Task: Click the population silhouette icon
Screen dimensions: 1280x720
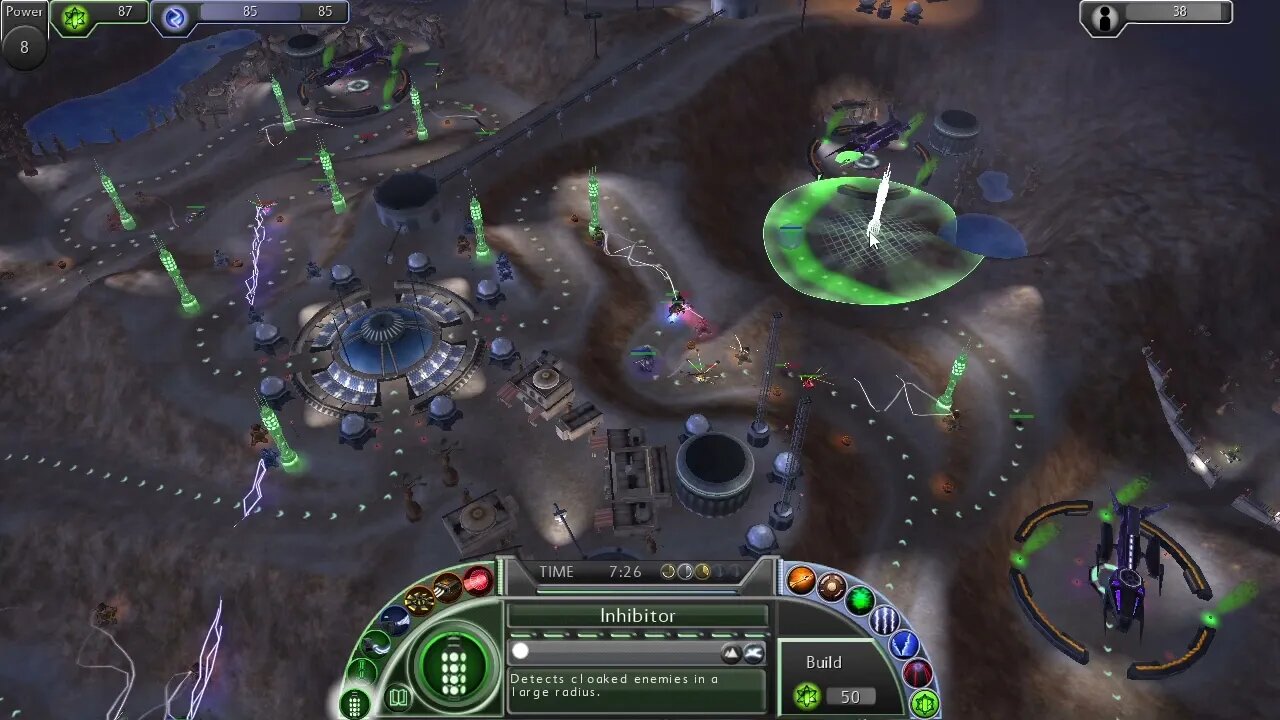Action: [1105, 17]
